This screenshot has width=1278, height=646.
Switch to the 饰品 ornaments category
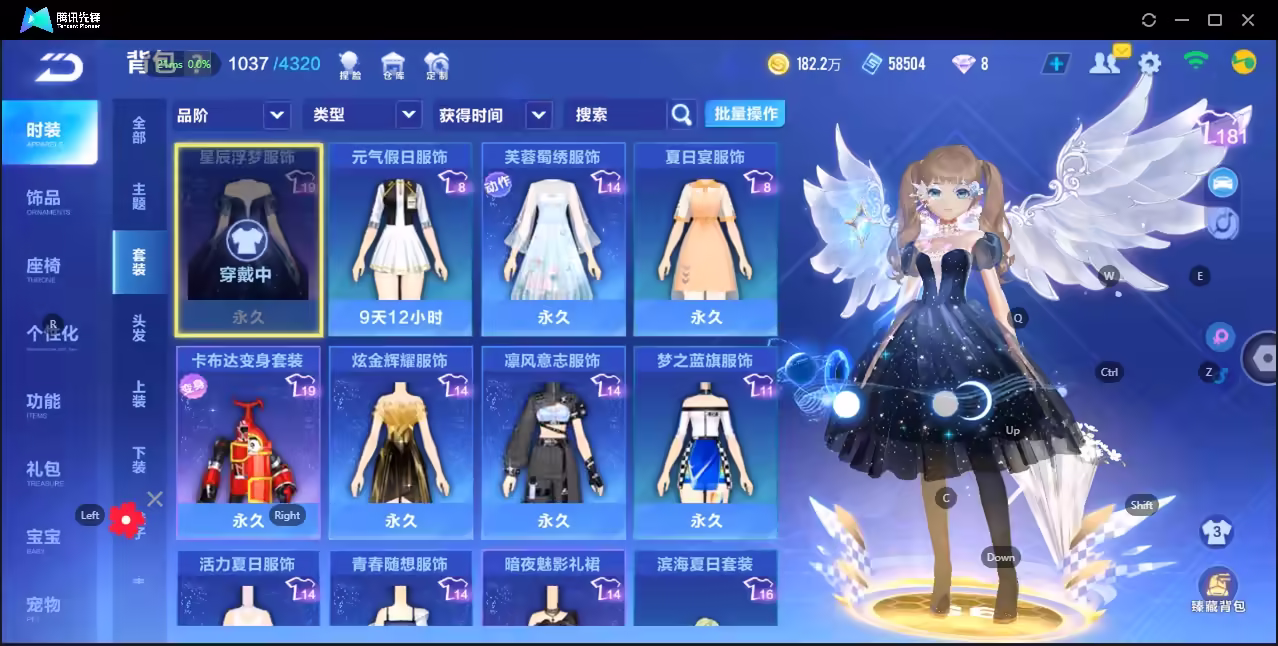click(48, 200)
